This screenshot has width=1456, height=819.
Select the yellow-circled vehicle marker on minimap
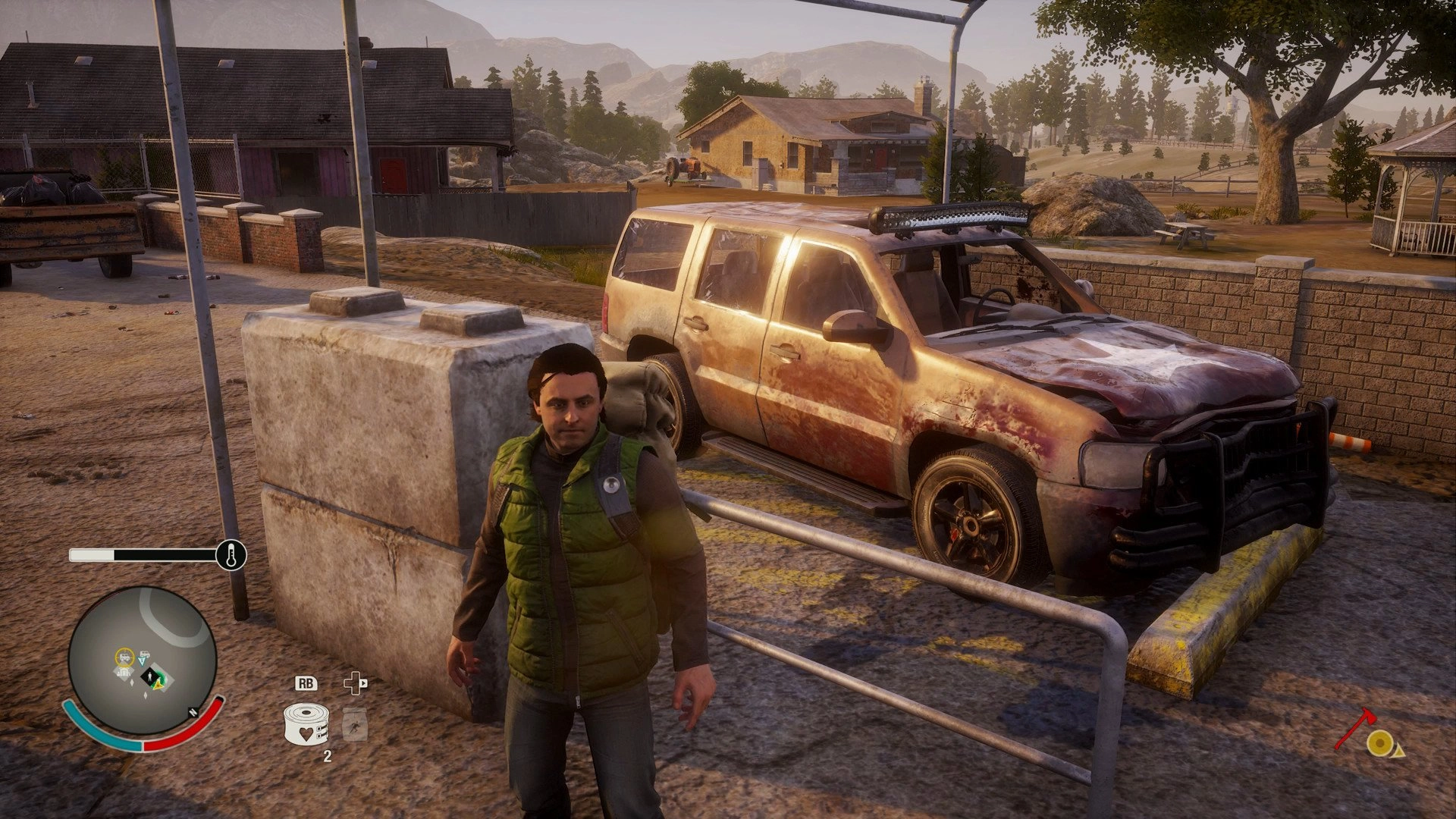(124, 656)
